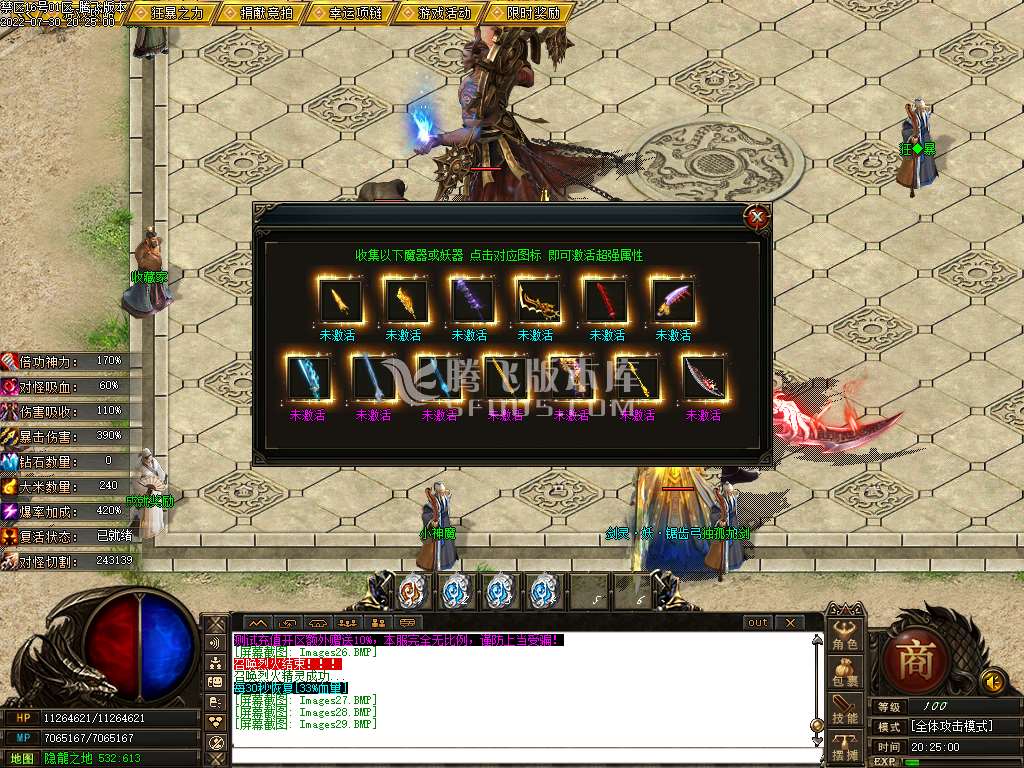
Task: Select the purple spiral staff icon
Action: pos(472,299)
